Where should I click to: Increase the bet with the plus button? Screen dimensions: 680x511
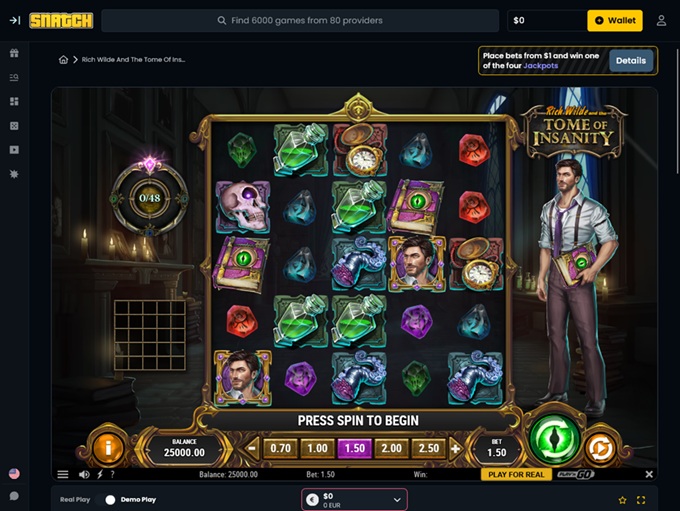456,449
